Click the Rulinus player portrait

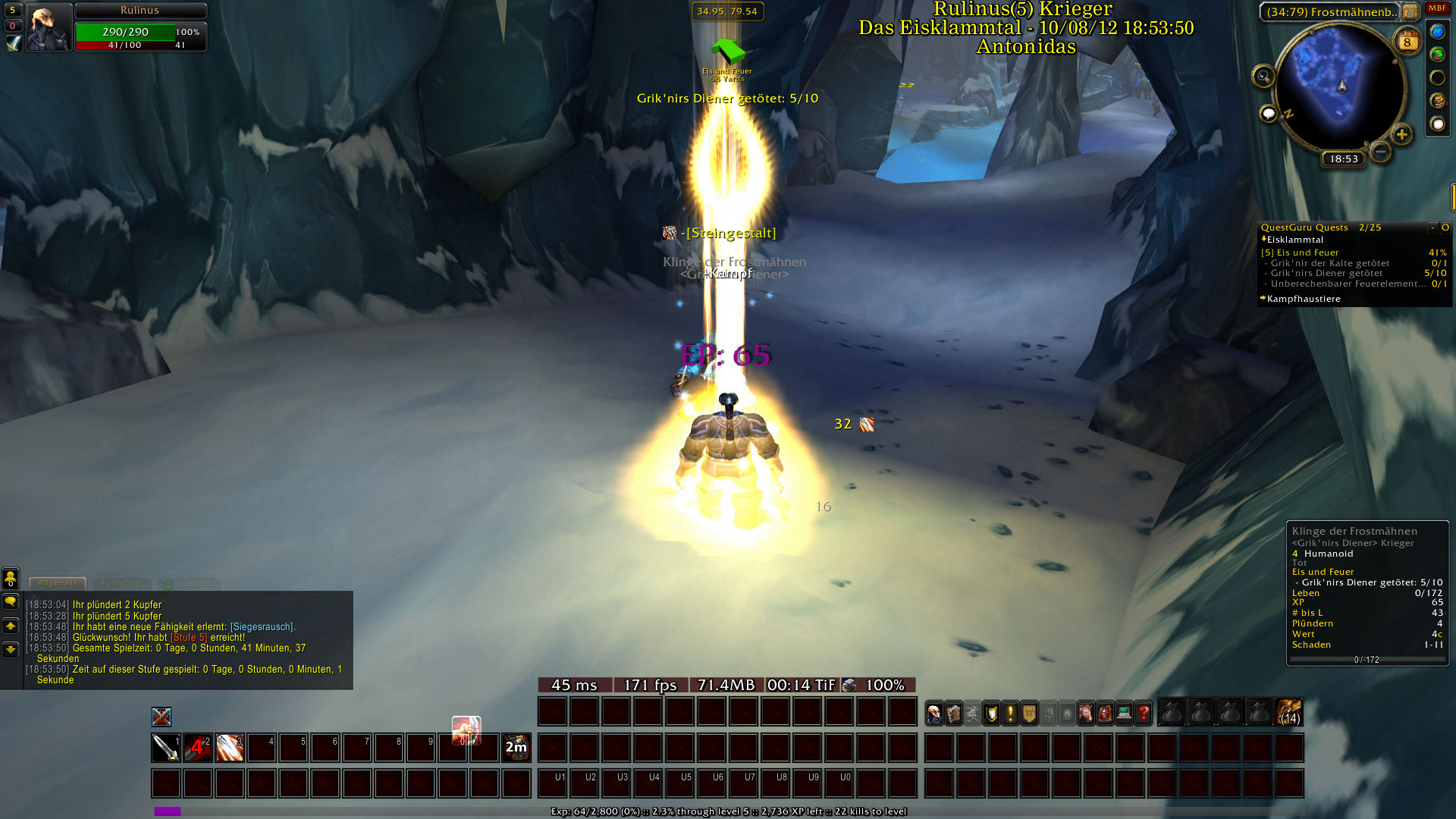[x=49, y=28]
